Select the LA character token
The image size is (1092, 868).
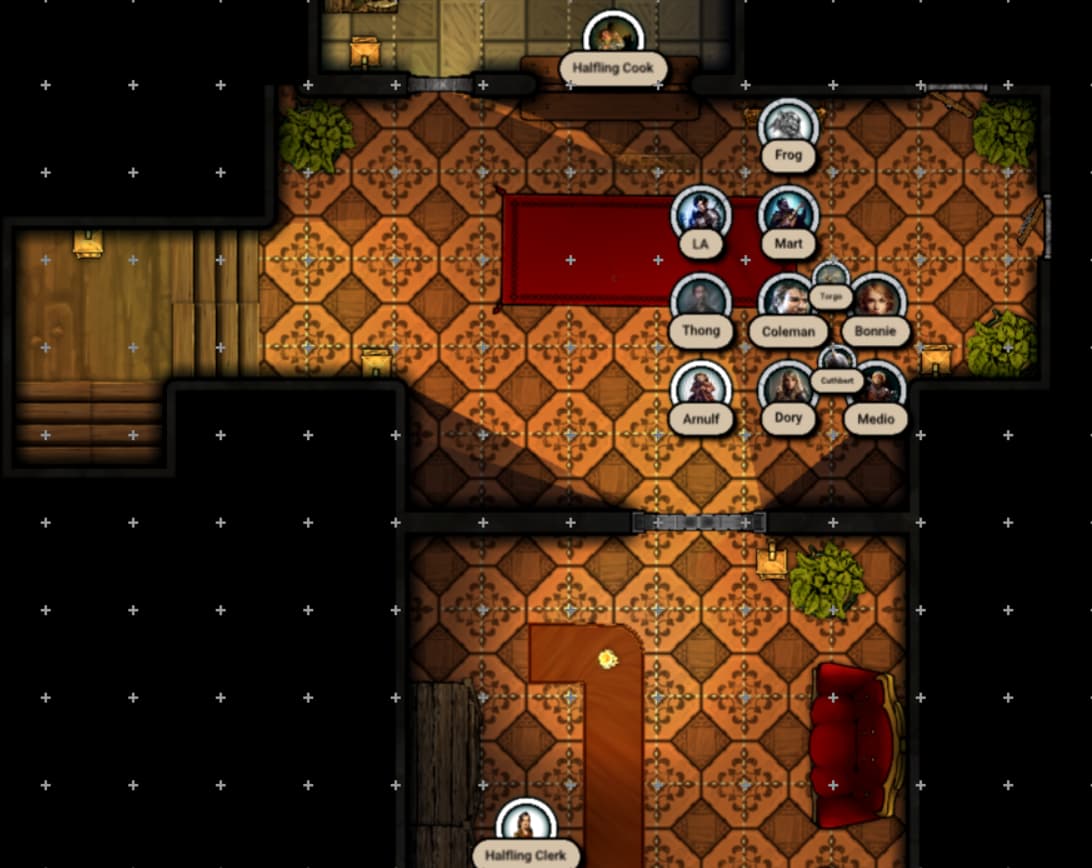700,213
